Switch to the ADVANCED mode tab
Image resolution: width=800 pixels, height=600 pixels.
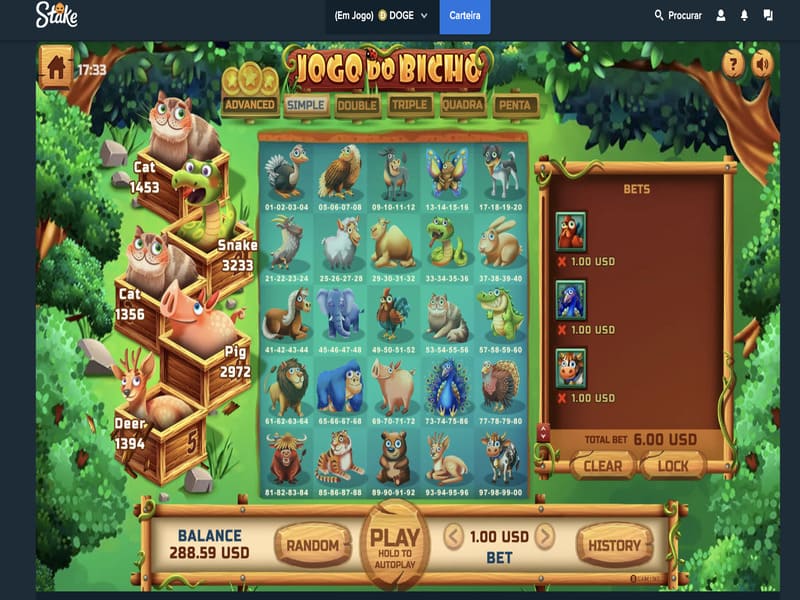(x=250, y=104)
